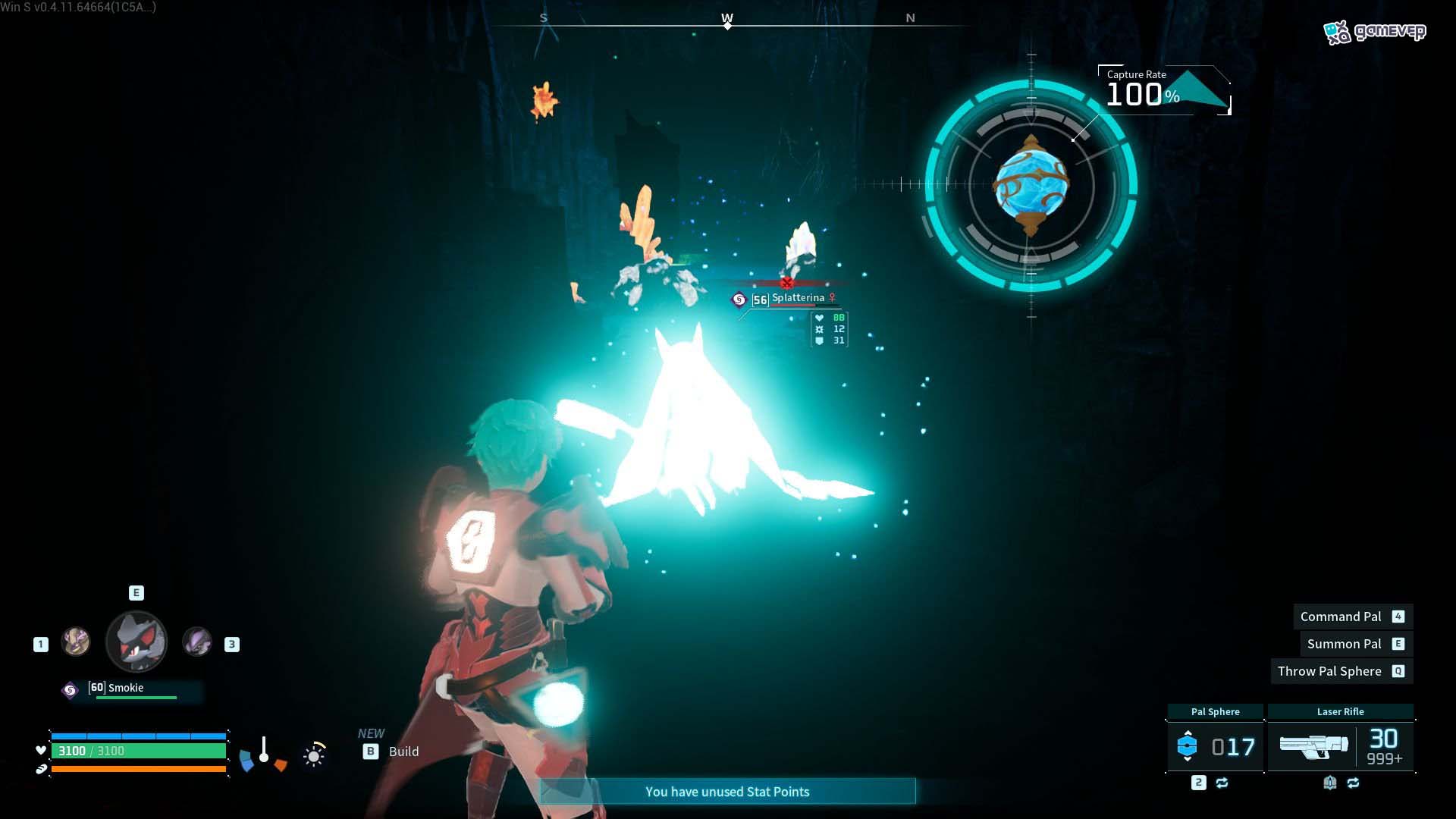
Task: Click the blue Pal Sphere icon in hotbar
Action: tap(1188, 746)
